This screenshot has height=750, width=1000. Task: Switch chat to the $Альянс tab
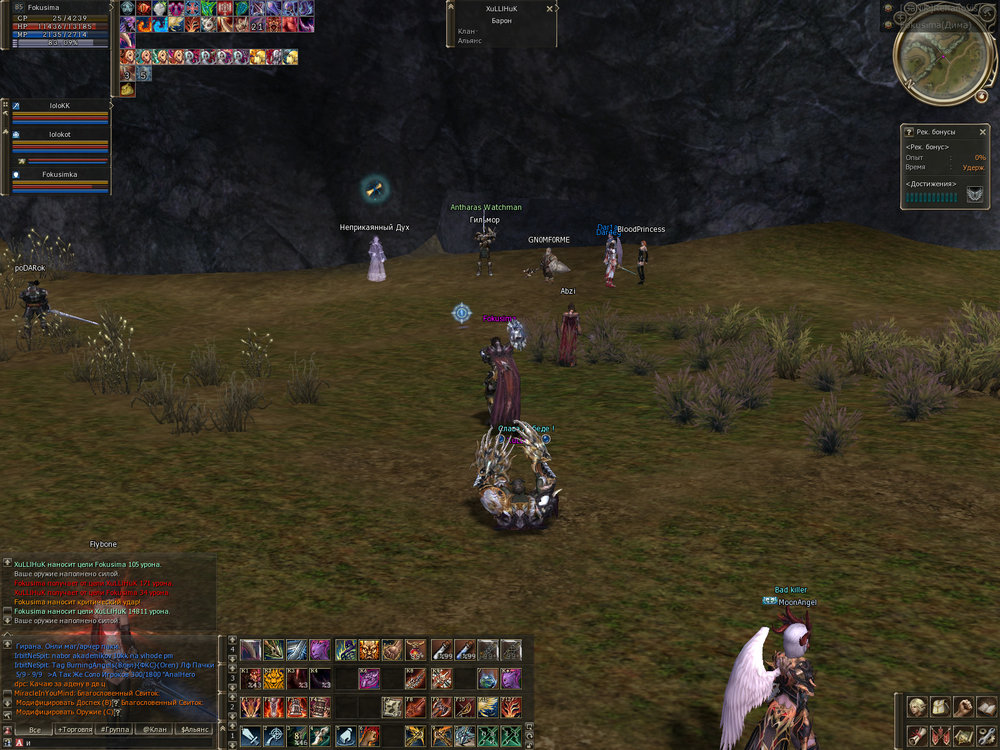195,730
